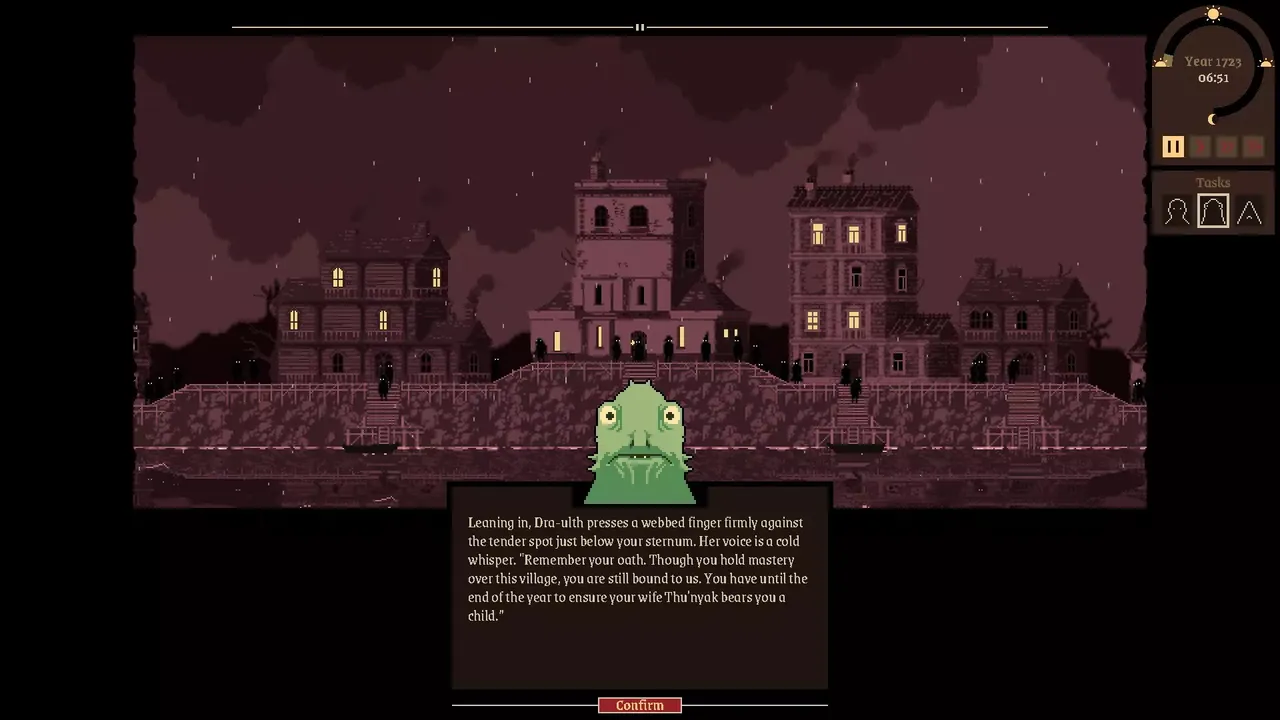Select the villager head task filter icon
The width and height of the screenshot is (1280, 720).
pyautogui.click(x=1176, y=210)
